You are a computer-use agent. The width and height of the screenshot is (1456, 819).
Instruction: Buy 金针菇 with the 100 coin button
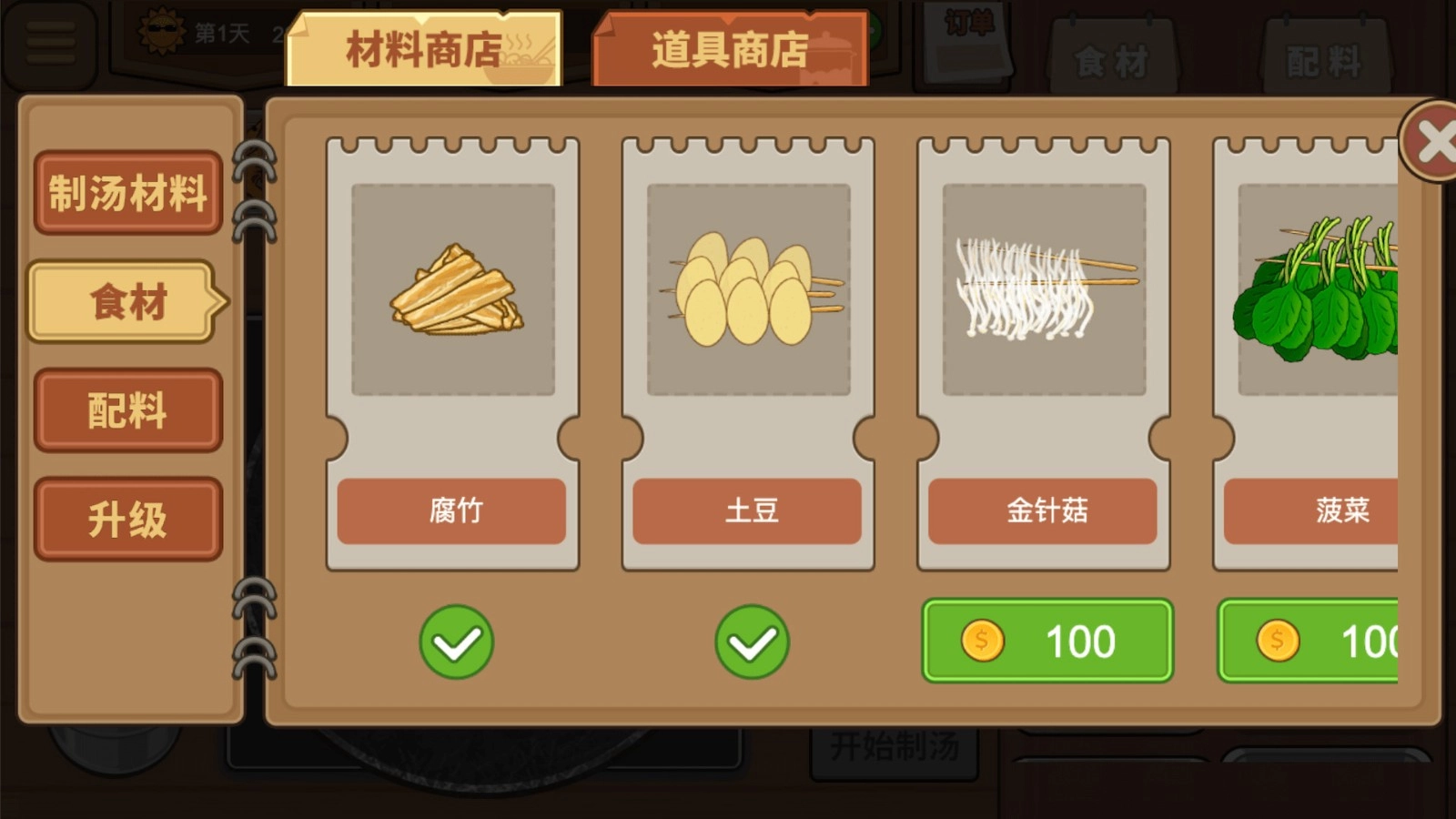pos(1046,641)
